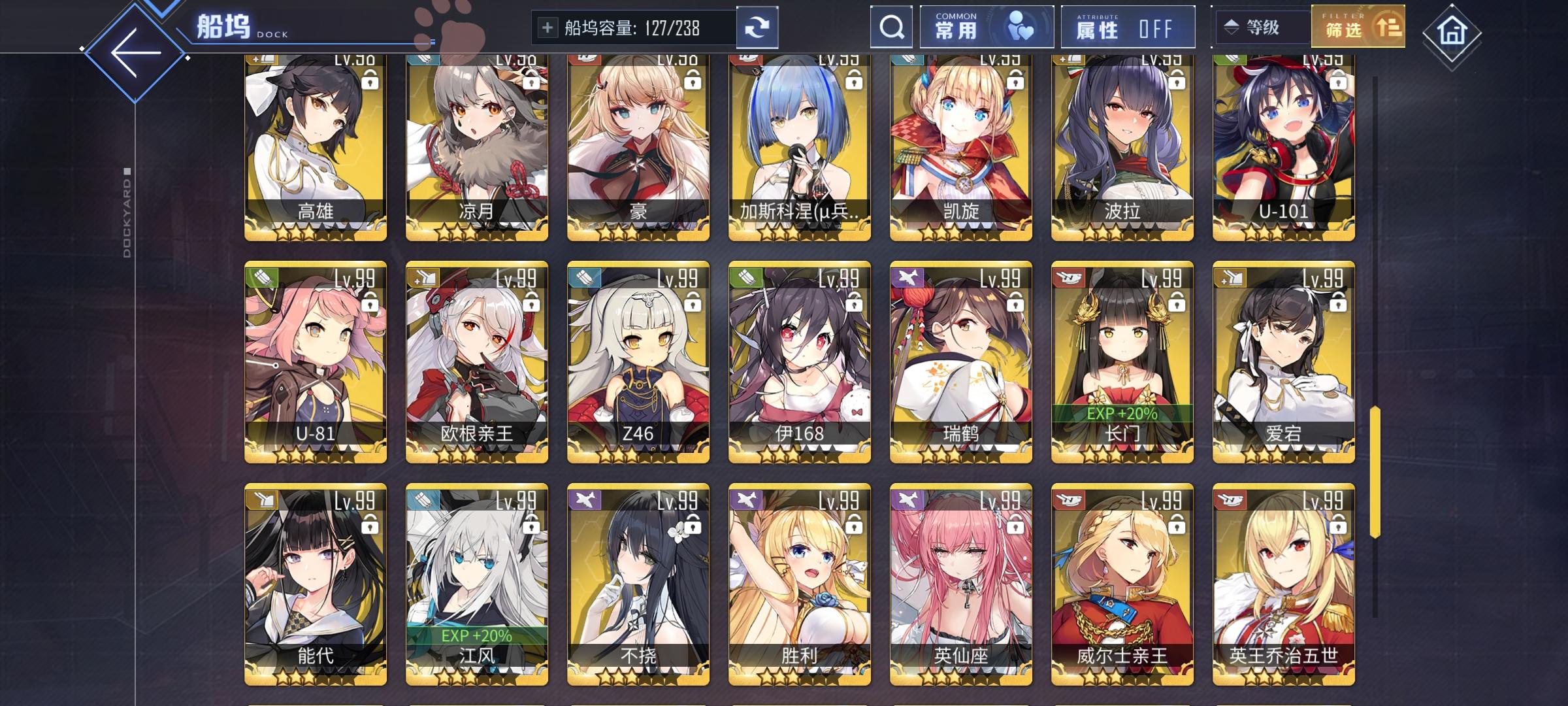Open ship search via magnifier icon
This screenshot has height=706, width=1568.
891,27
